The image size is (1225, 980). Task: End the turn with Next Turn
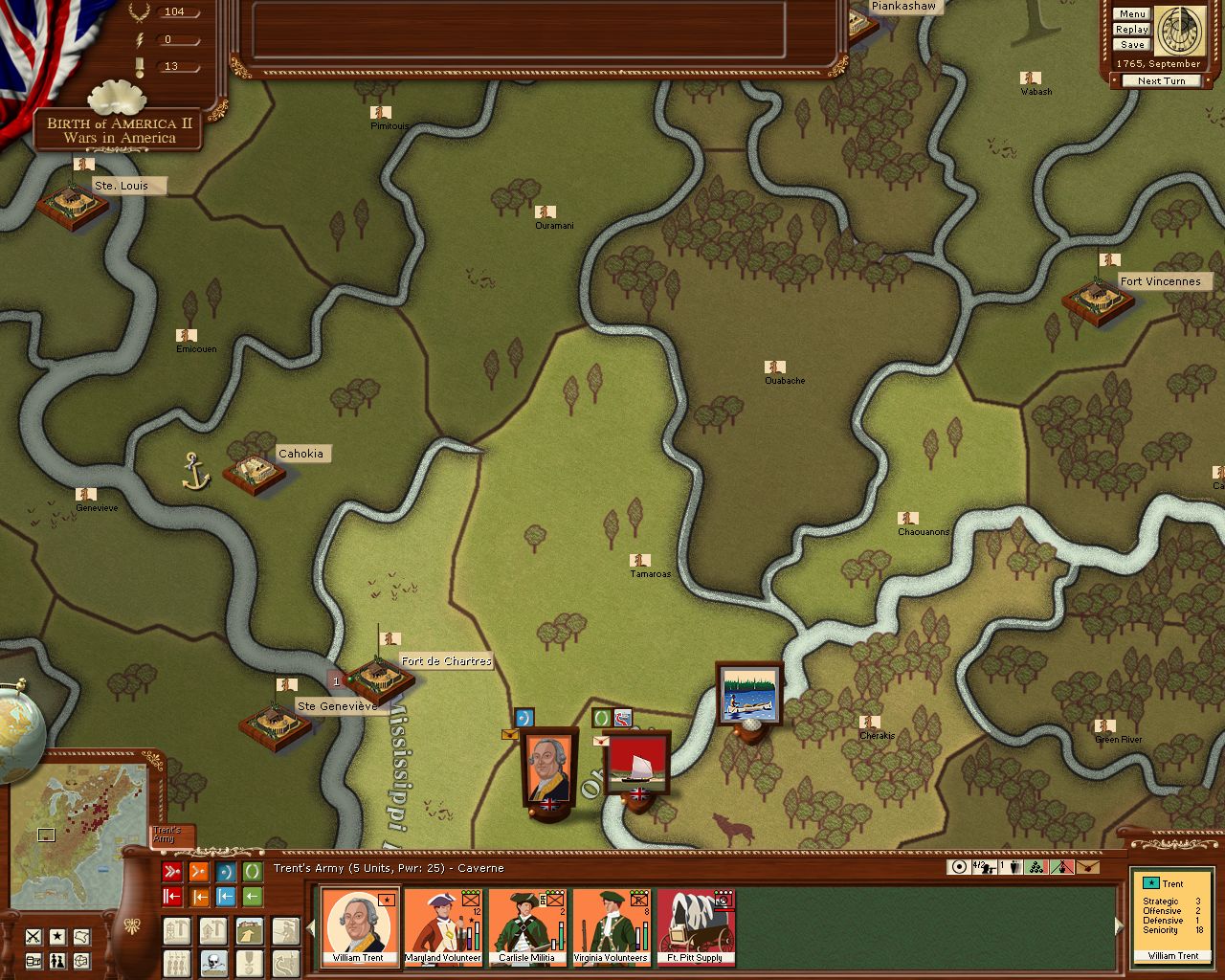click(x=1161, y=81)
